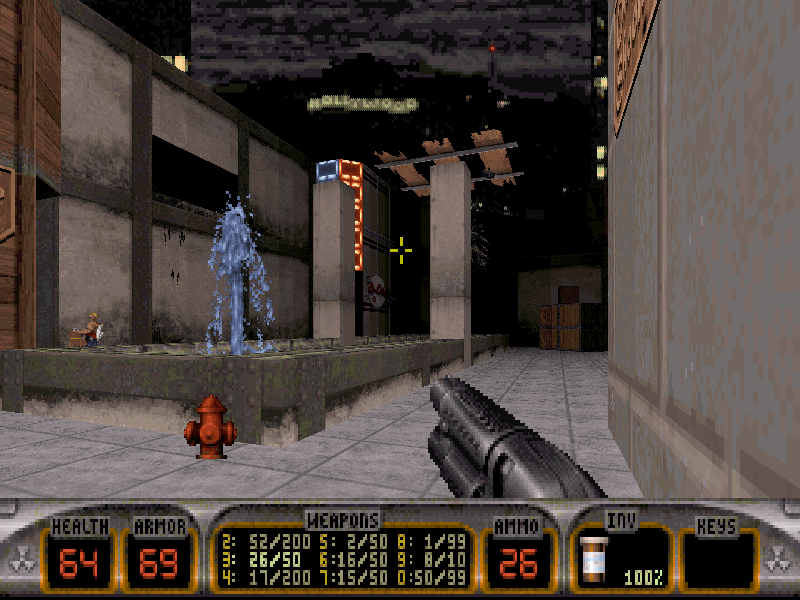Select the steroids bottle in inventory
Image resolution: width=800 pixels, height=600 pixels.
[x=596, y=557]
